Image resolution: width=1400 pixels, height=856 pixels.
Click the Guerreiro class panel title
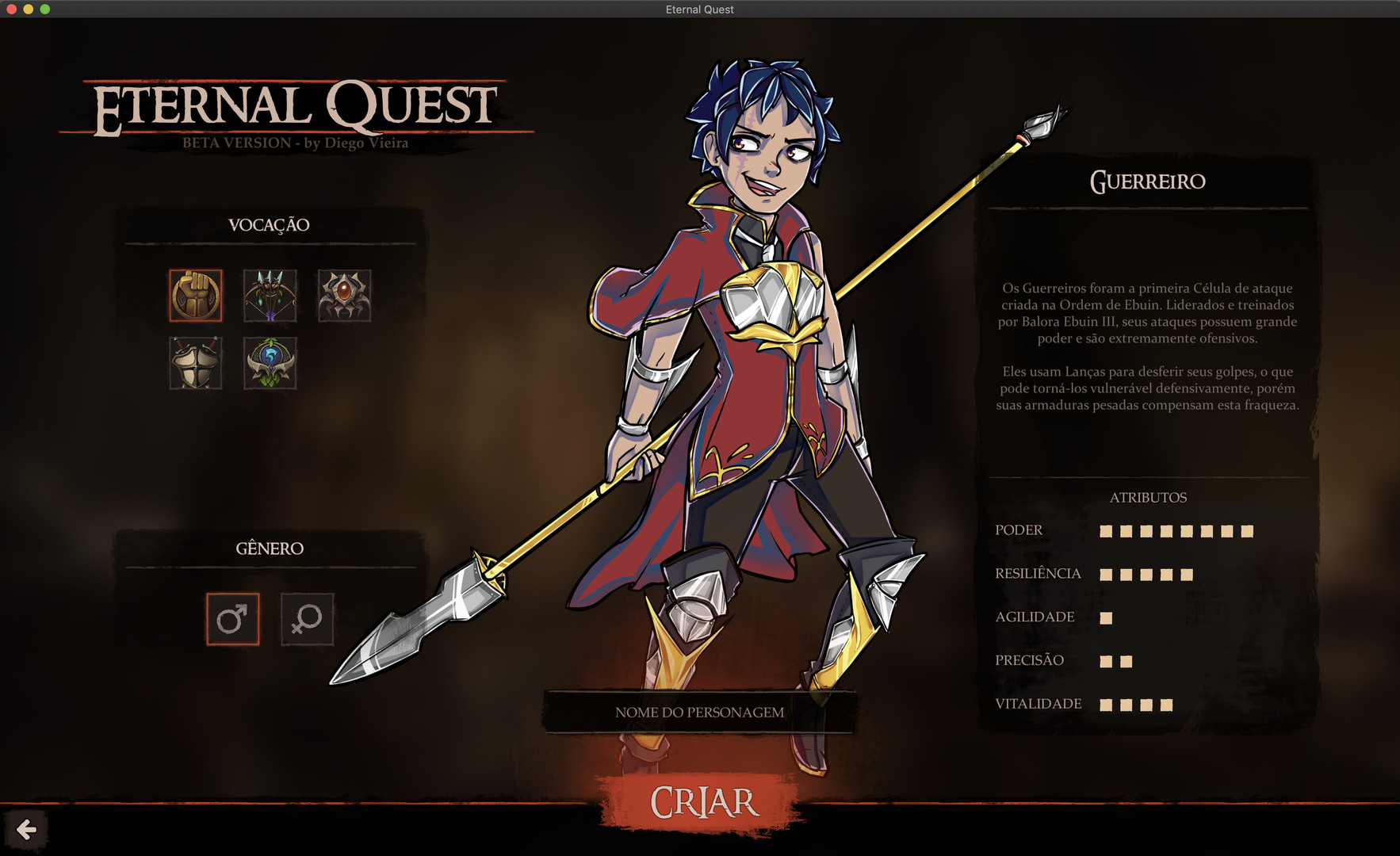point(1149,182)
